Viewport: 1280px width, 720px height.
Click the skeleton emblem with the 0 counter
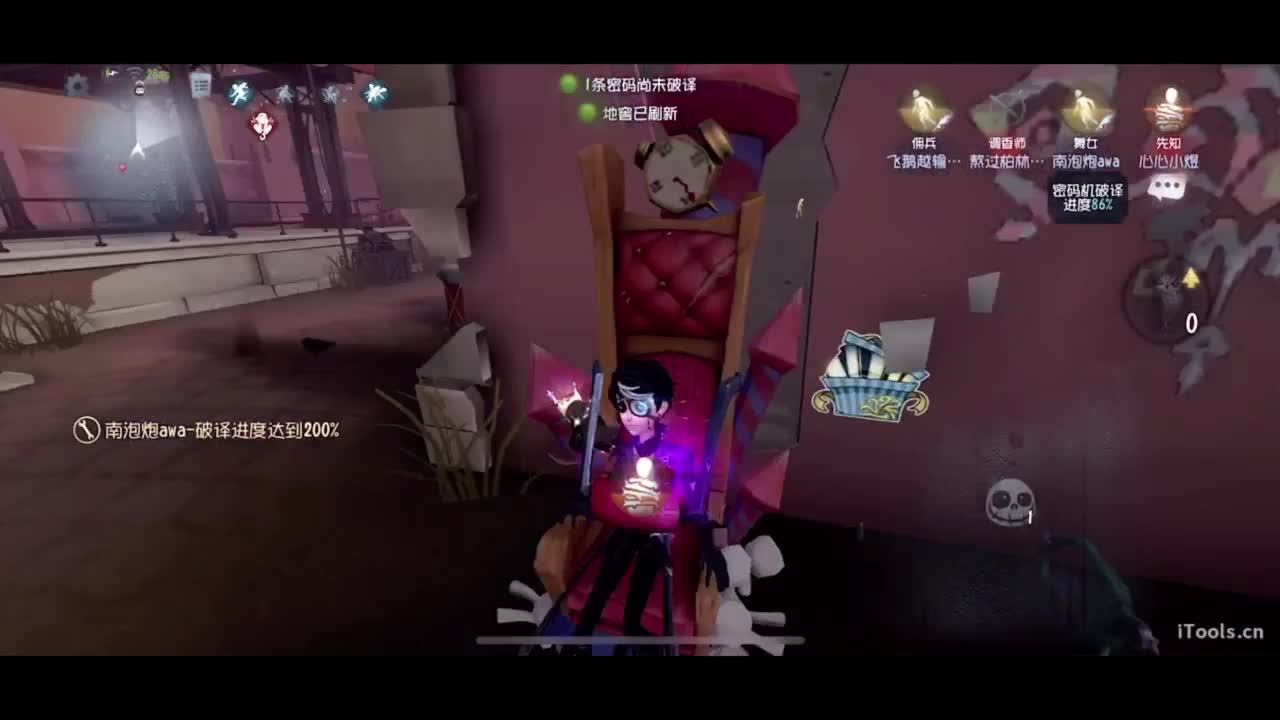coord(1165,293)
